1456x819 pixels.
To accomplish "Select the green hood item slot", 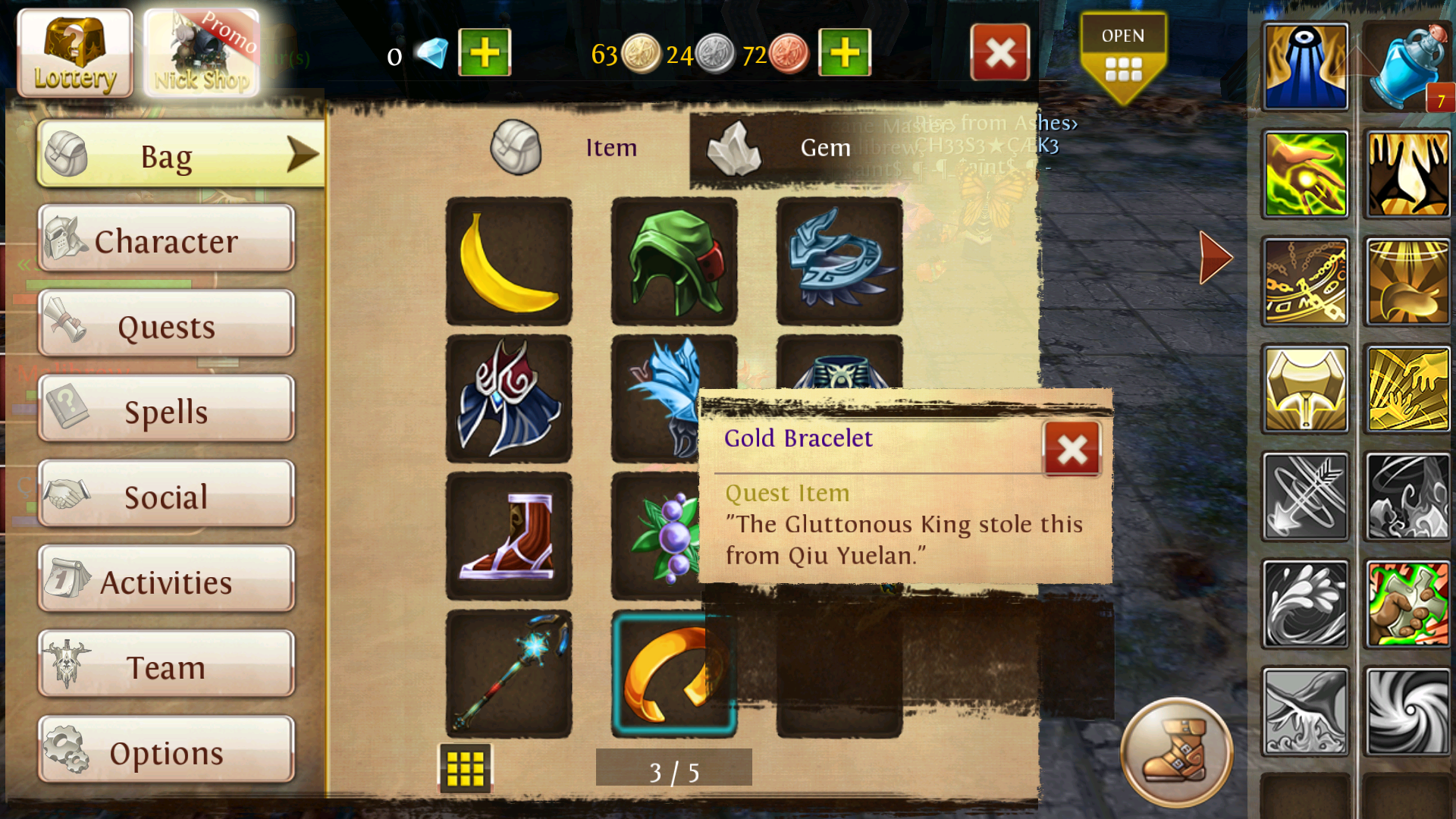I will point(674,262).
